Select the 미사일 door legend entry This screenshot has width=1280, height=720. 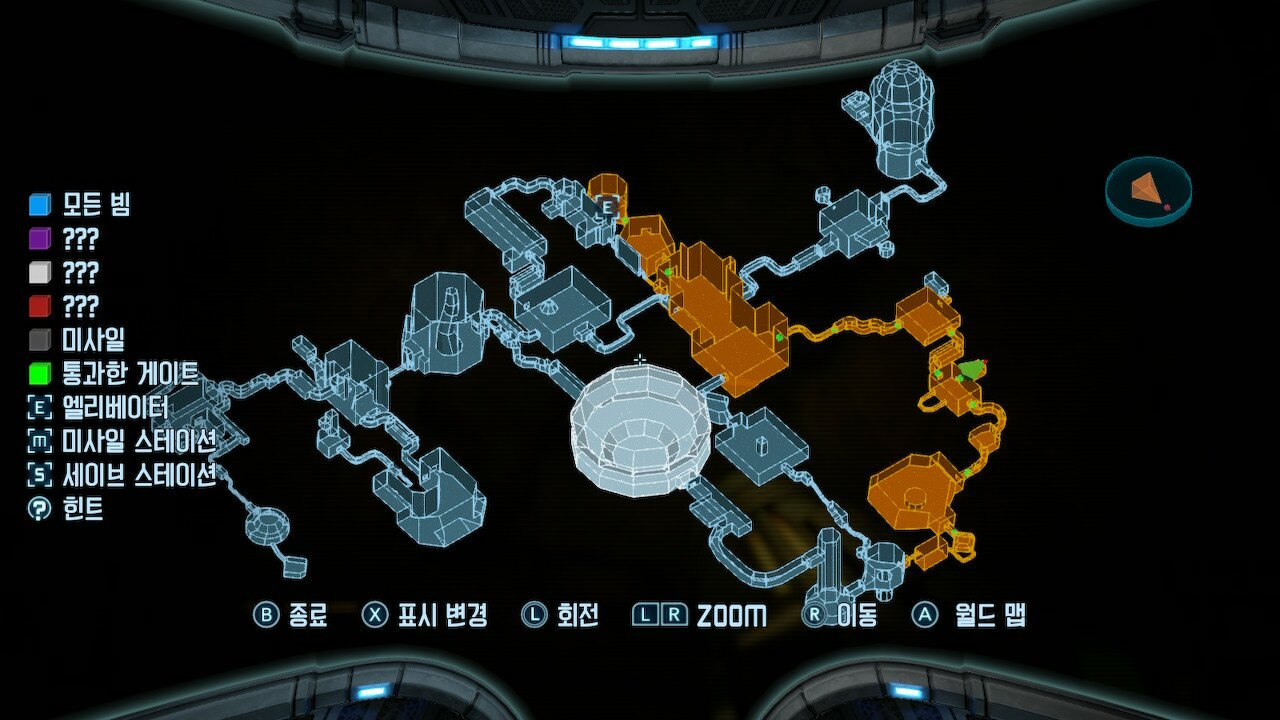coord(78,340)
